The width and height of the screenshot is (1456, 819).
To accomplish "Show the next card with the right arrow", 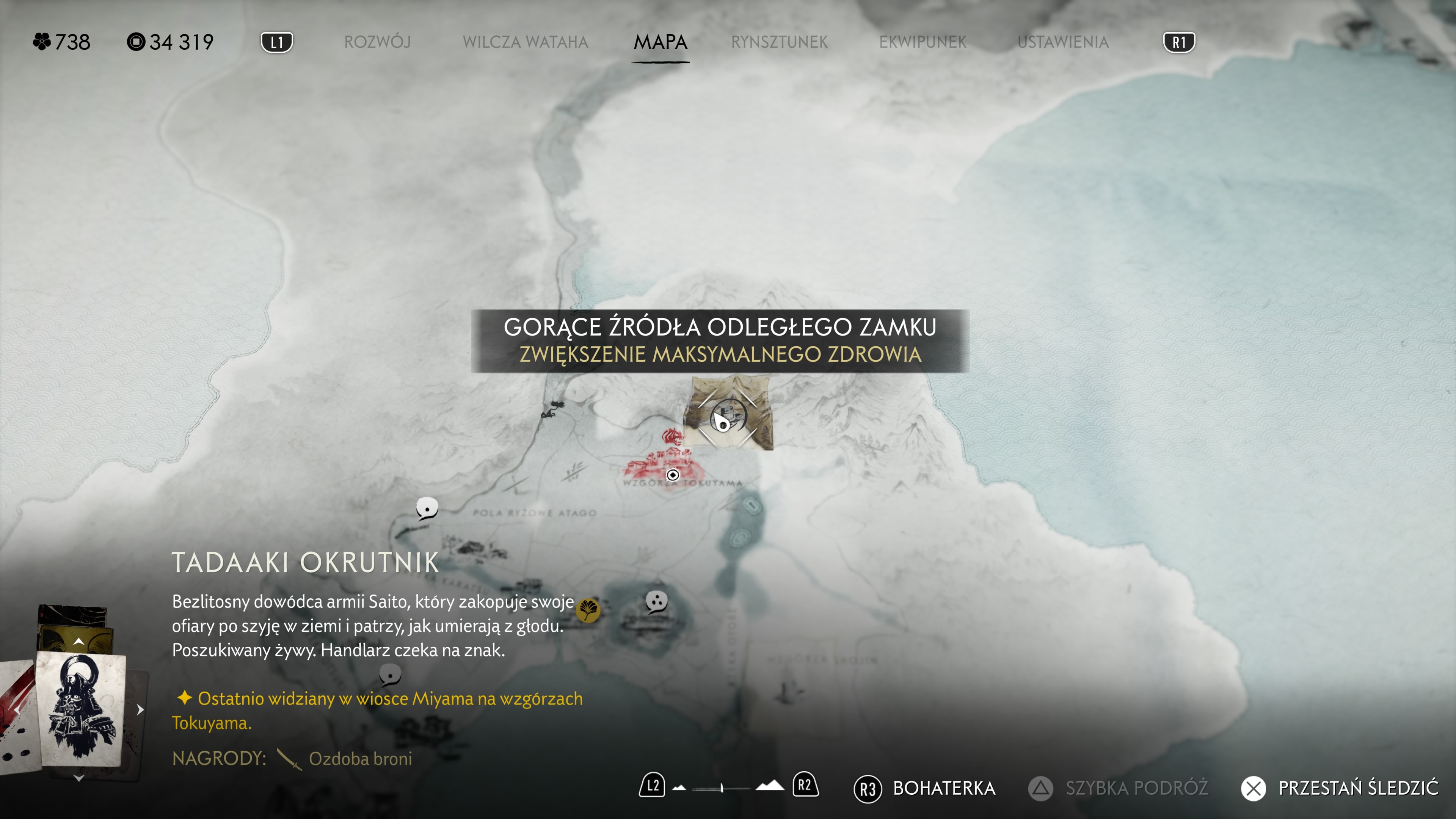I will point(140,709).
